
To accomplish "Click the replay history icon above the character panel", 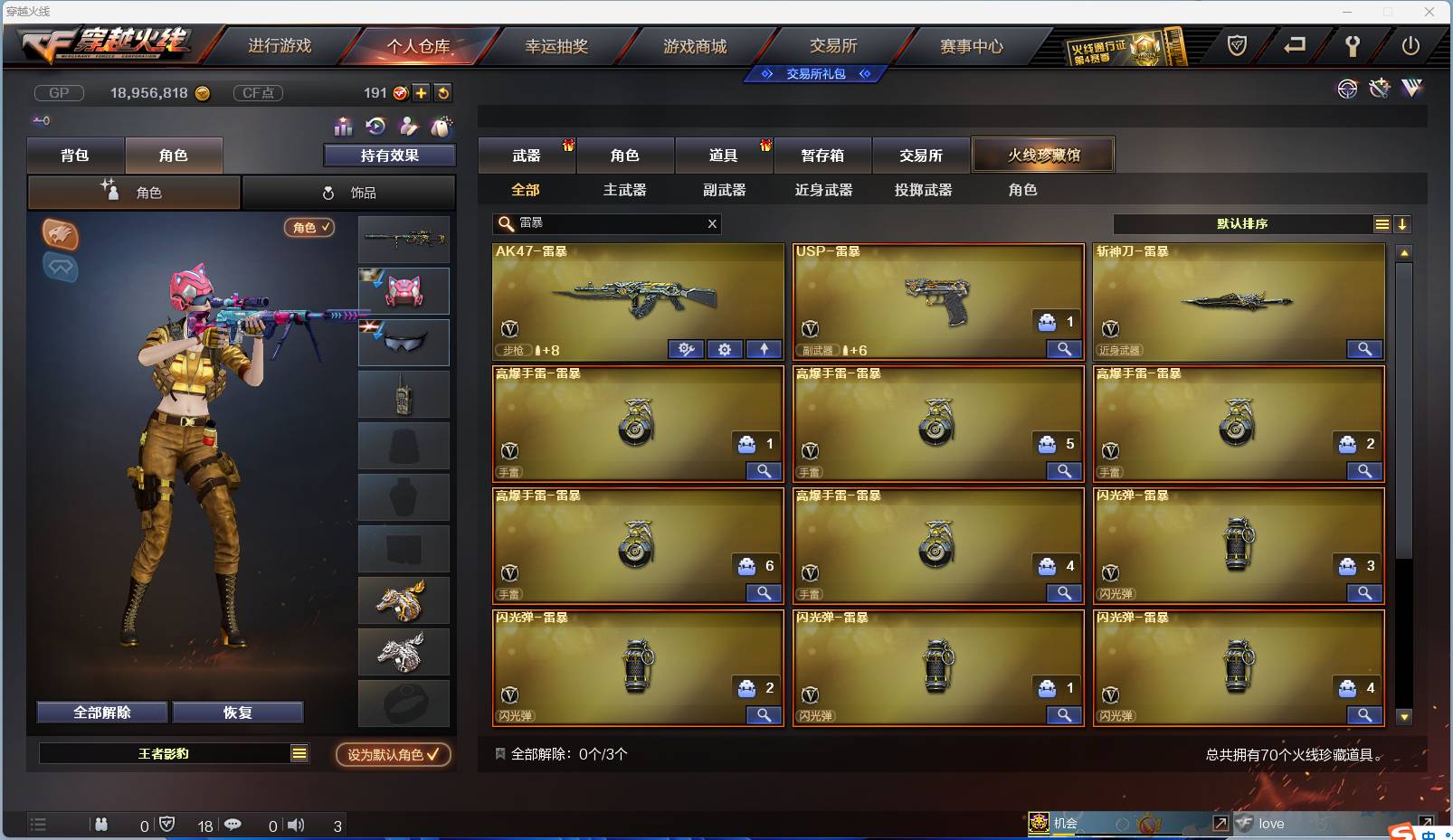I will tap(376, 127).
